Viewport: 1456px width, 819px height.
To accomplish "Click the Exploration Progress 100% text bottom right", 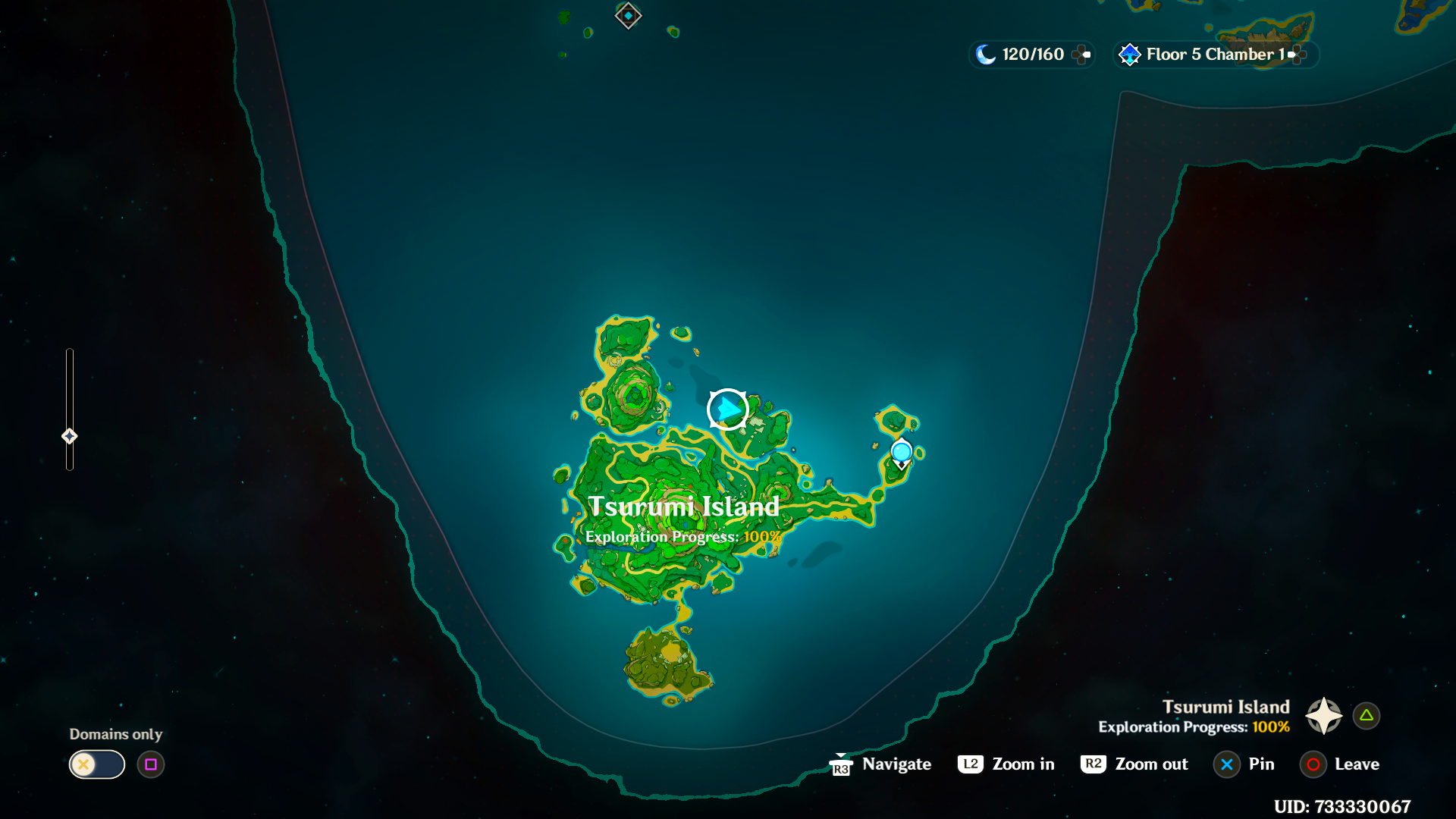I will point(1192,726).
